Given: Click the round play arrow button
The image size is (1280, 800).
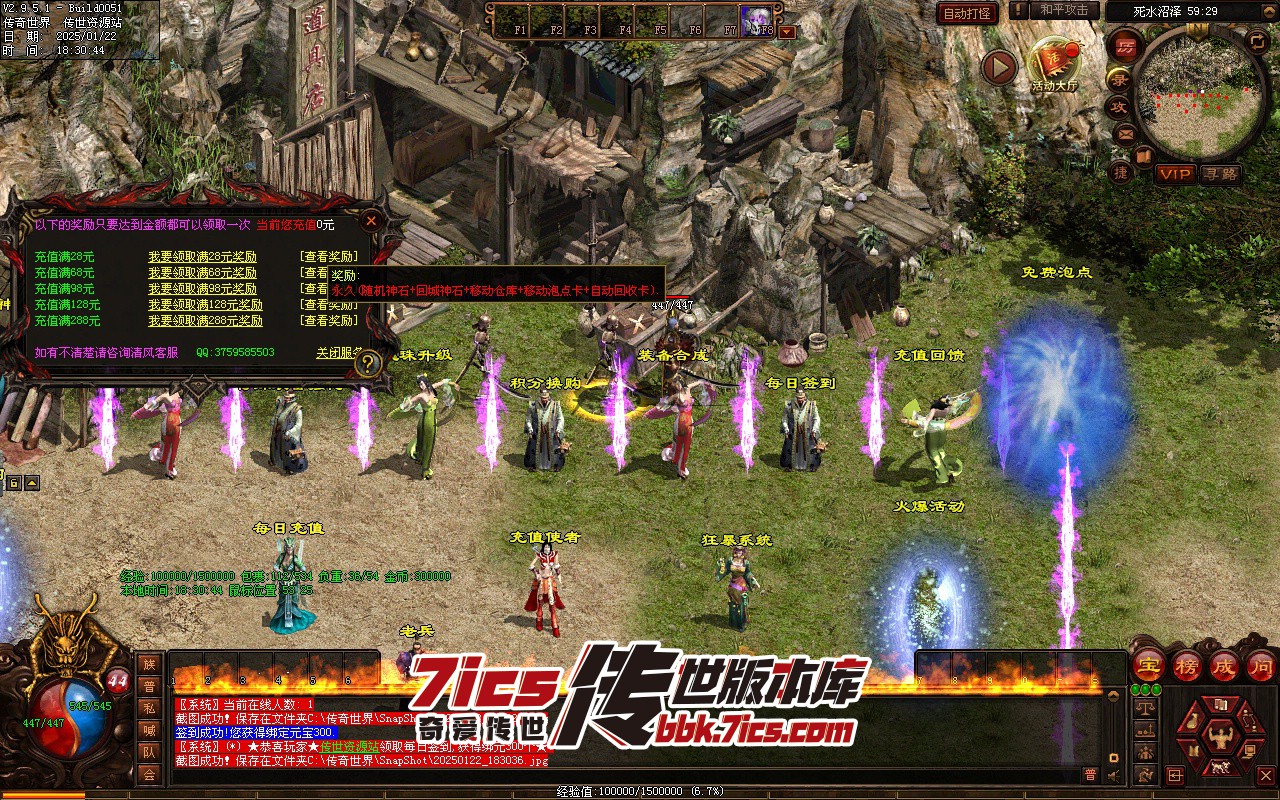Looking at the screenshot, I should point(998,67).
